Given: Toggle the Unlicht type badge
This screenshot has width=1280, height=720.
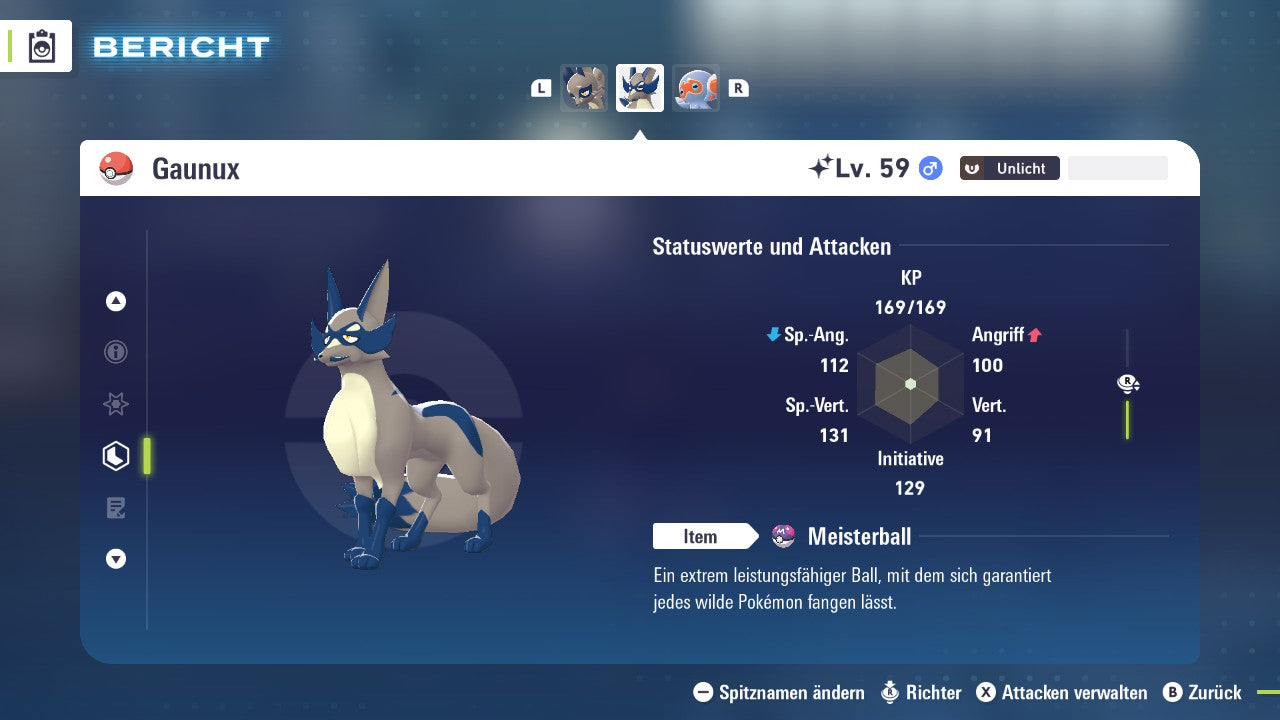Looking at the screenshot, I should click(x=1009, y=168).
